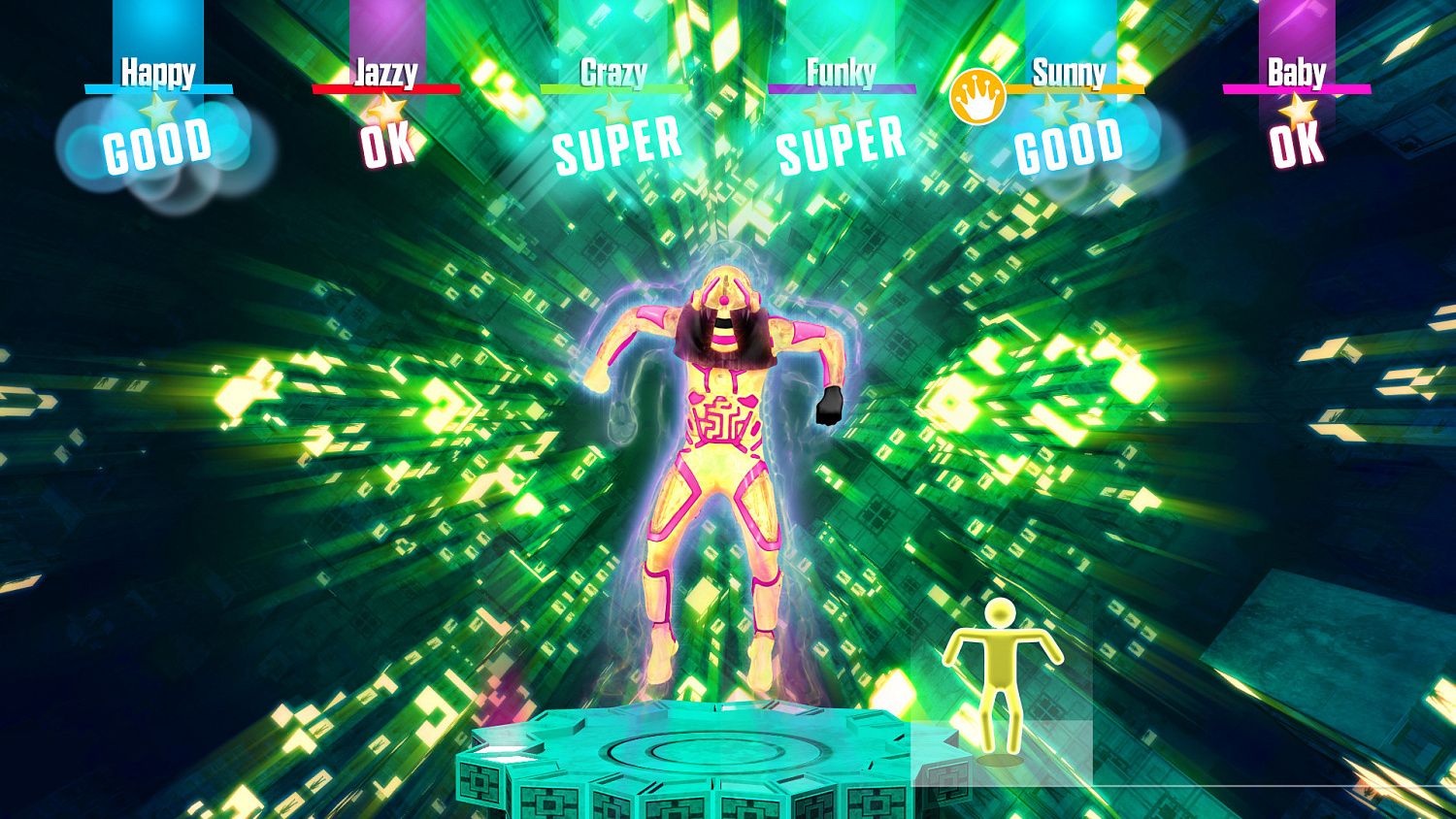Select the Baby player tab
The image size is (1456, 819).
[x=1299, y=70]
